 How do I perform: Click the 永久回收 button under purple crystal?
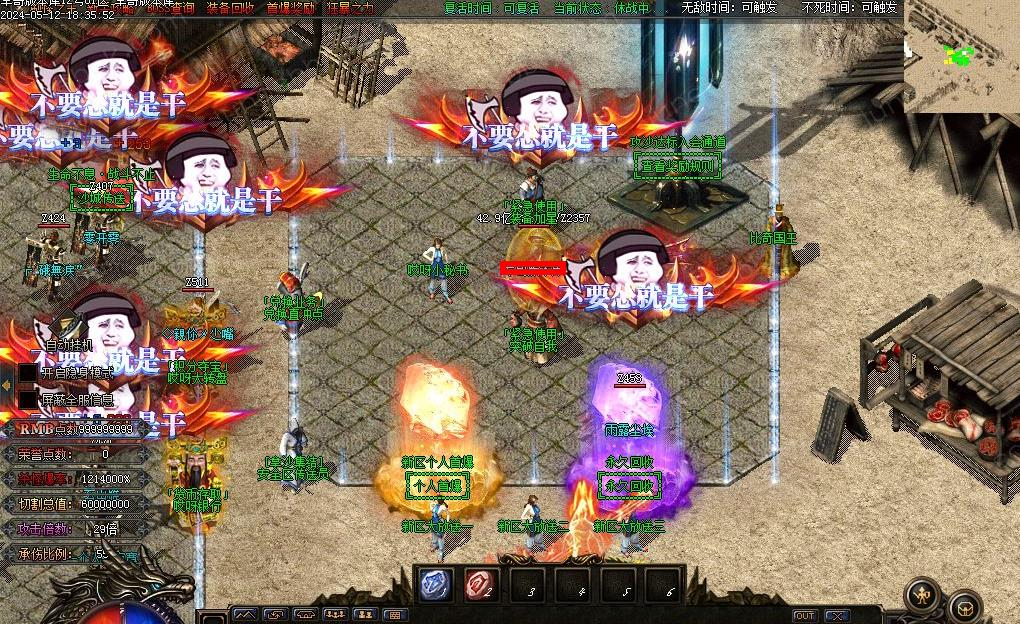tap(629, 486)
